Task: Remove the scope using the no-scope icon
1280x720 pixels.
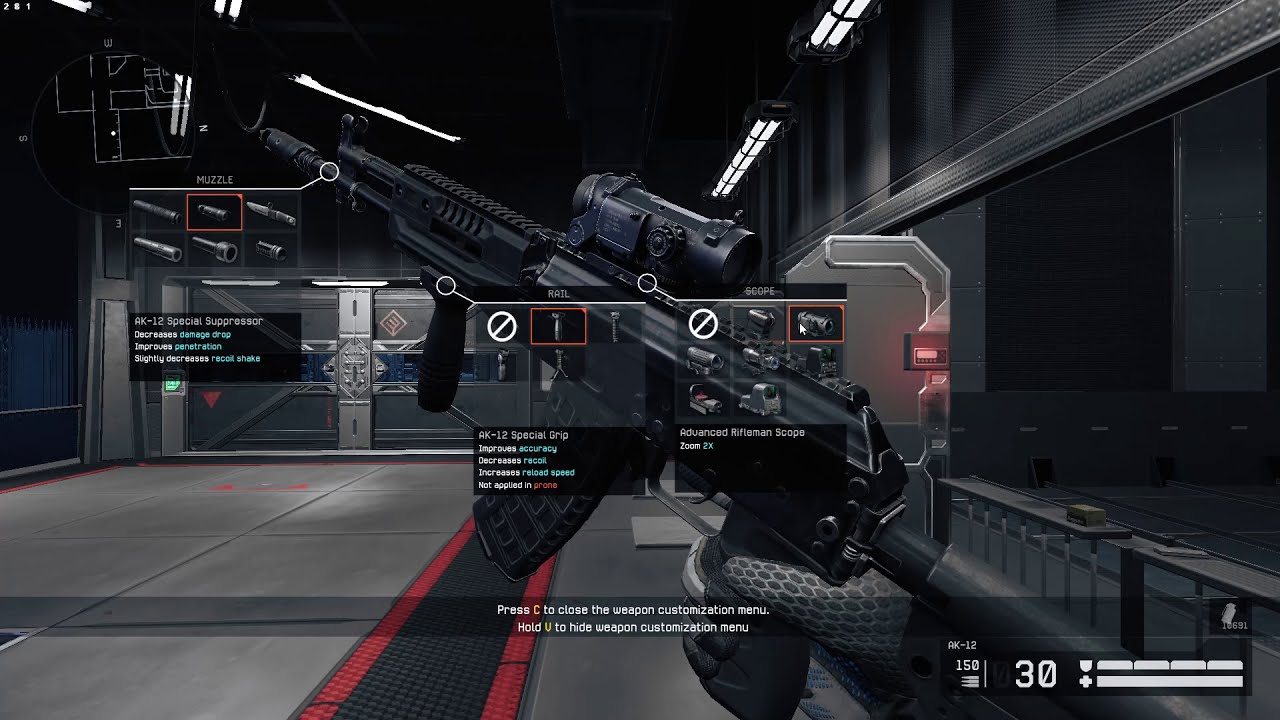Action: click(704, 324)
